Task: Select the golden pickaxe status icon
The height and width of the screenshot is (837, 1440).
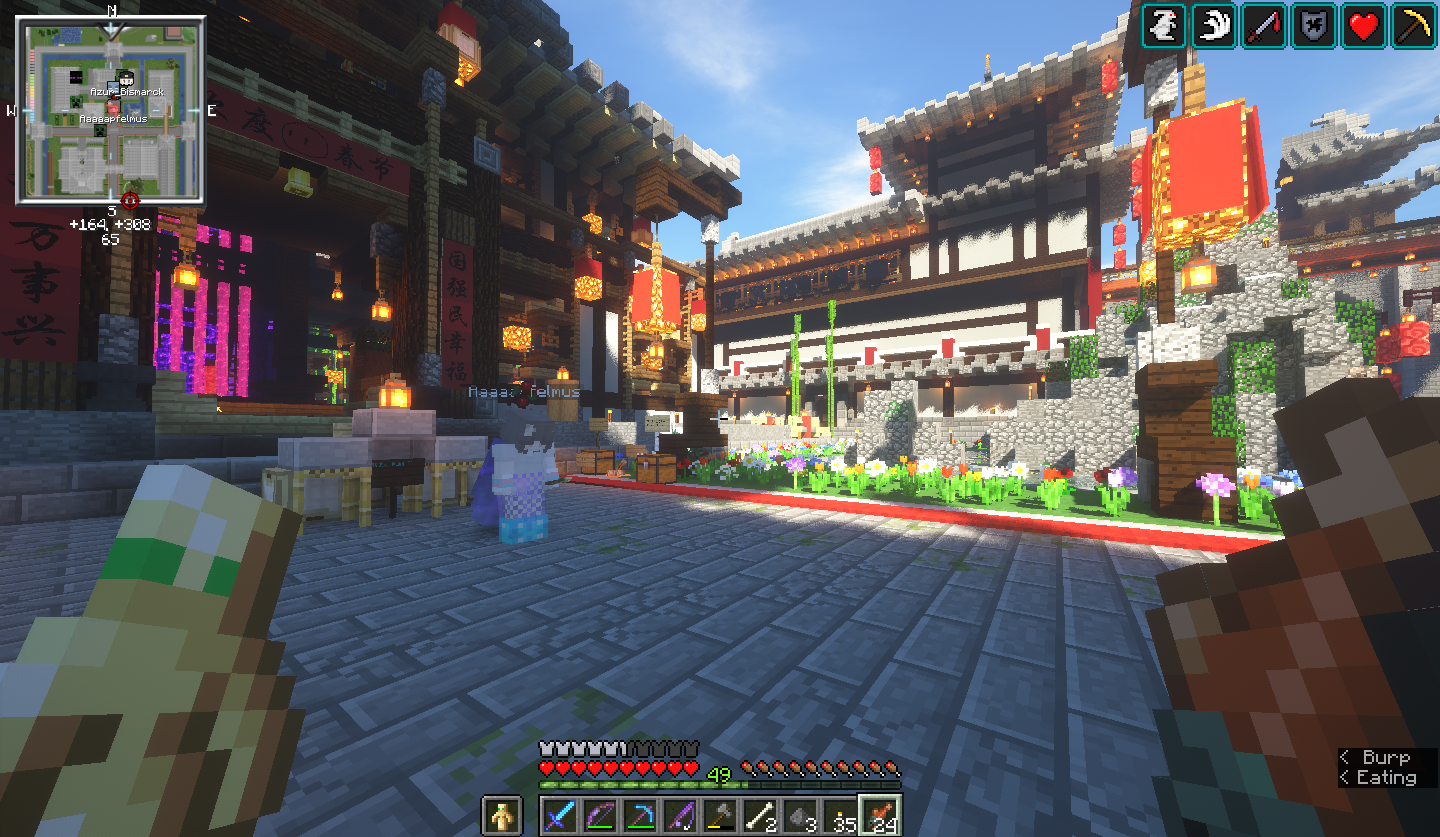Action: pyautogui.click(x=1414, y=26)
